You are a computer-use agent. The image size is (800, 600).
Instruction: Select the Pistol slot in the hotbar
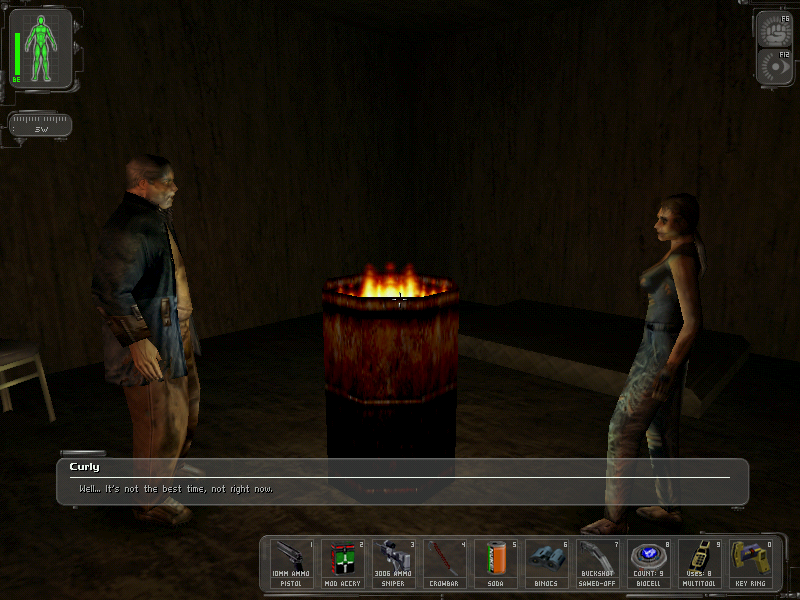click(x=292, y=563)
